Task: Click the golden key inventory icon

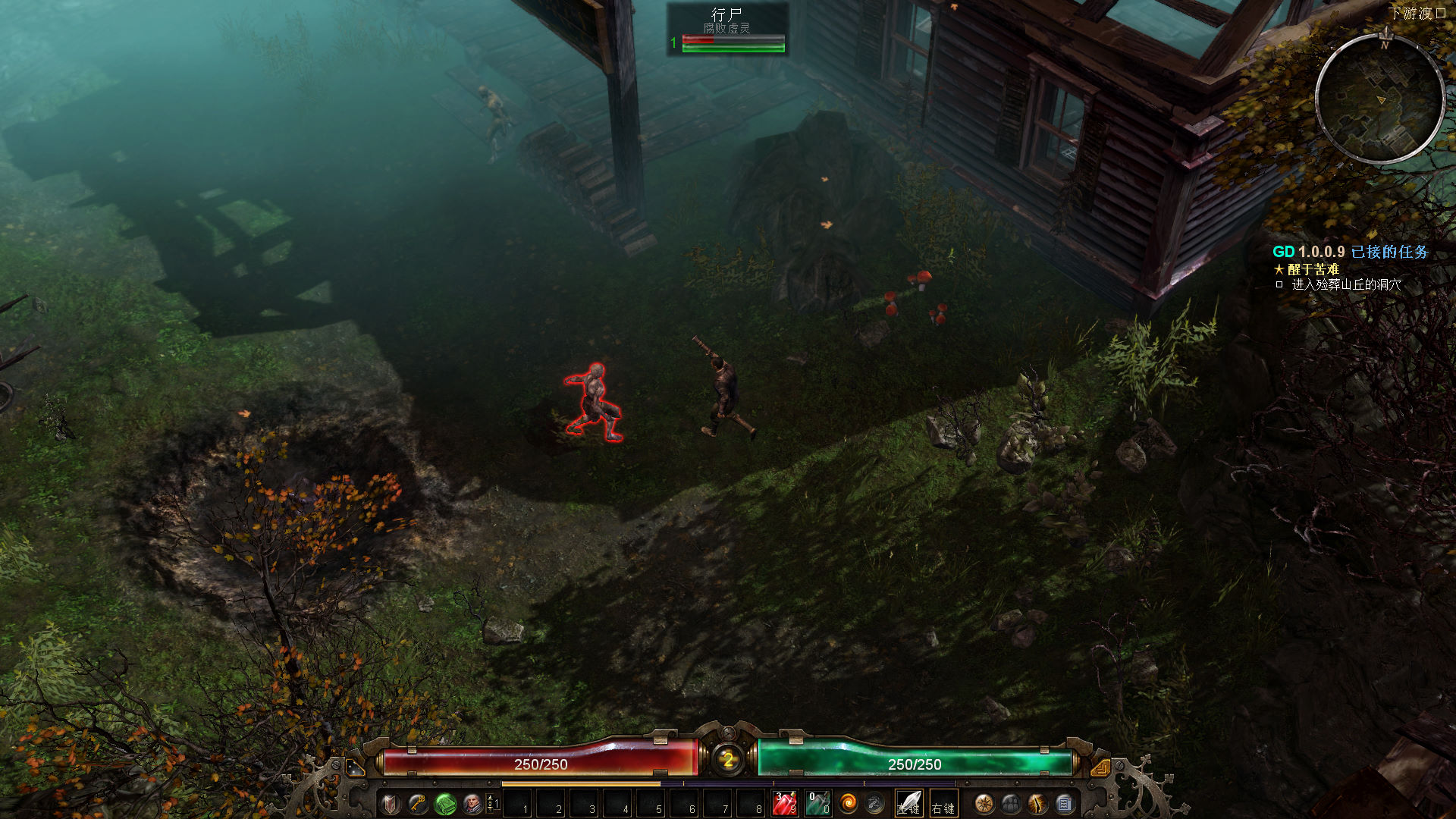Action: (x=418, y=804)
